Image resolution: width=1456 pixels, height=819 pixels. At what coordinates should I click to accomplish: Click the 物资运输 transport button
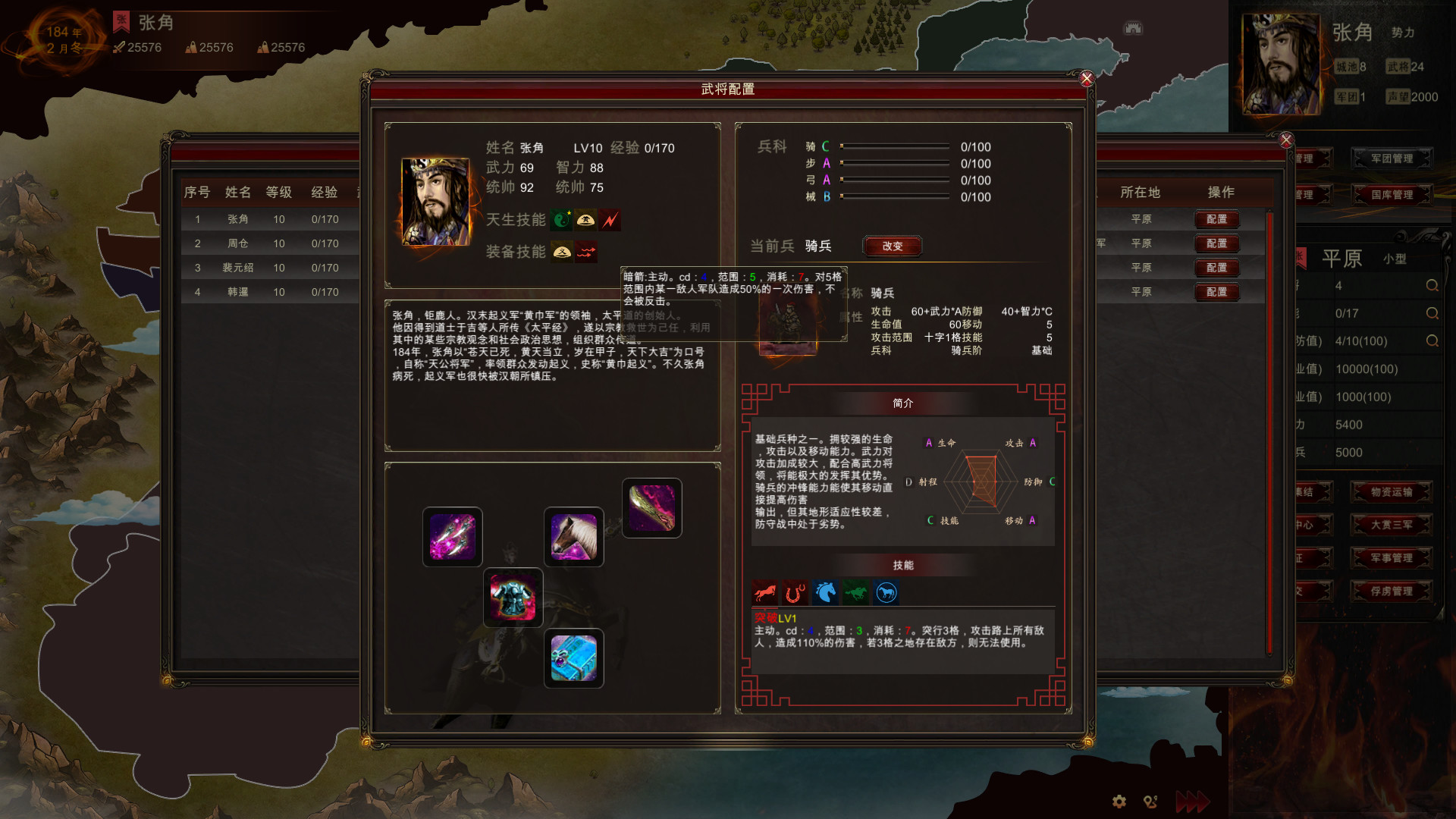(x=1392, y=491)
